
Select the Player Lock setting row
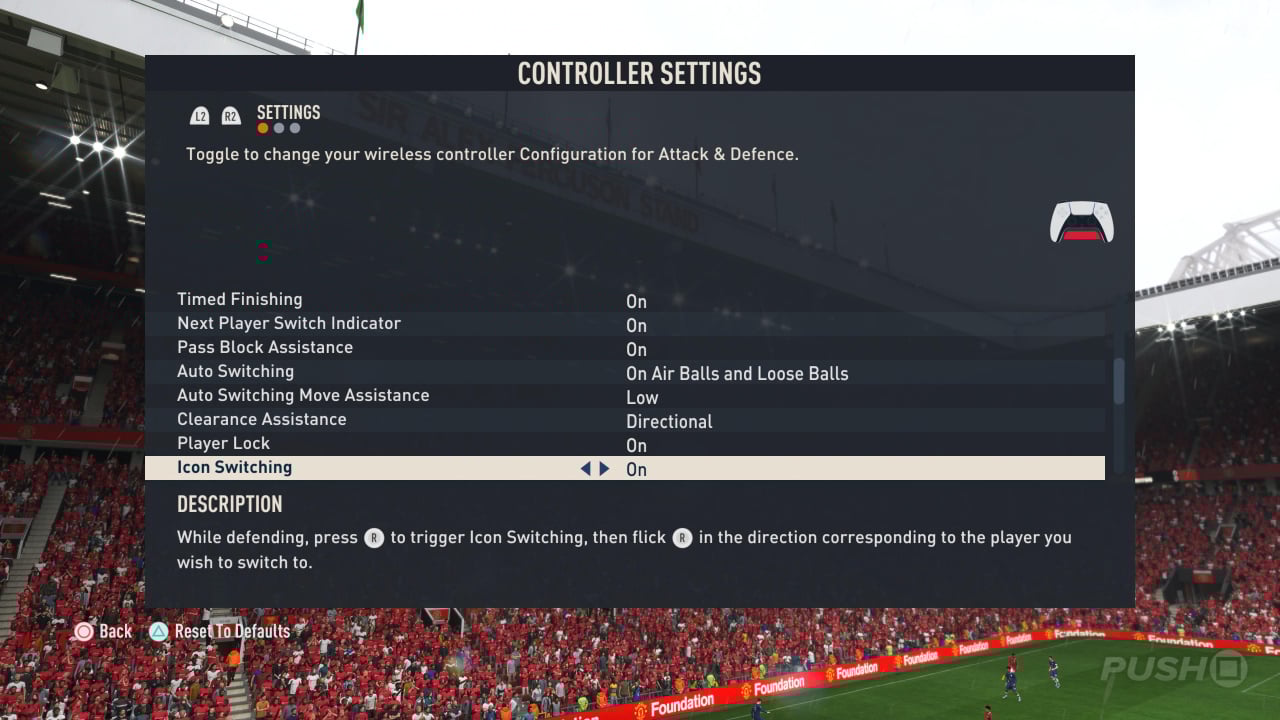(224, 444)
